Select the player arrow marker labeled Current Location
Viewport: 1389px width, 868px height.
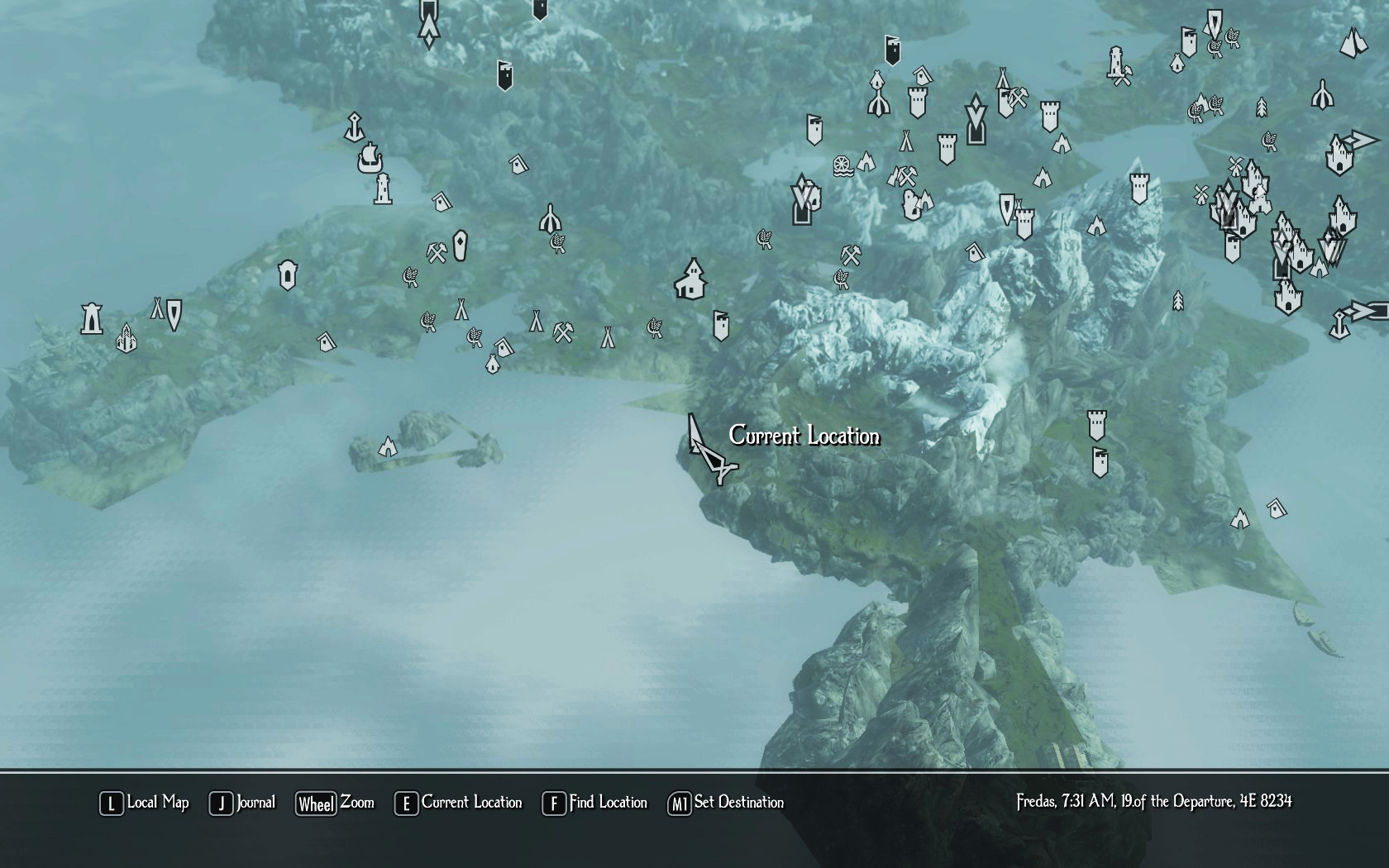pos(708,451)
